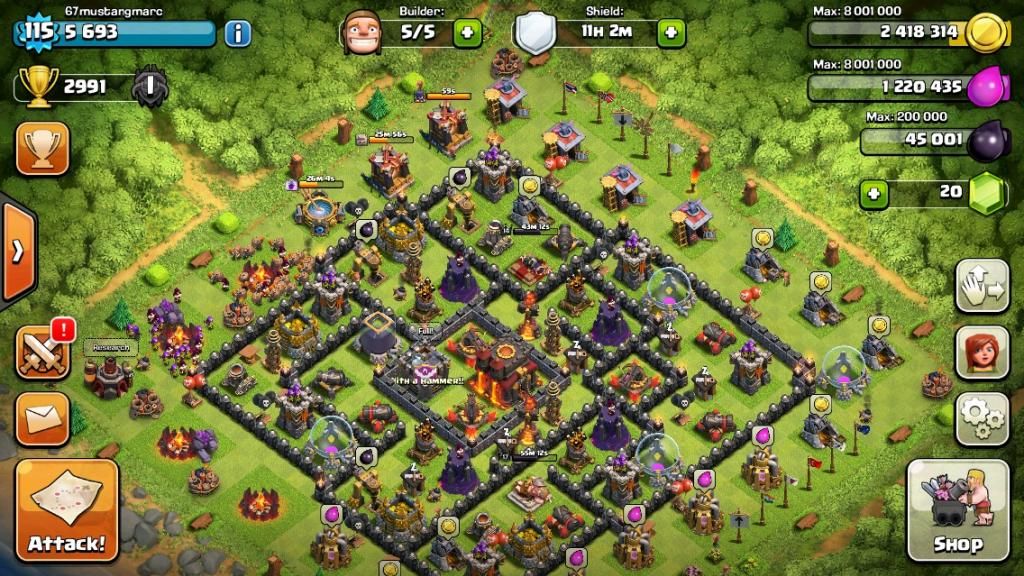Image resolution: width=1024 pixels, height=576 pixels.
Task: Expand the orange side arrow tab
Action: (x=17, y=250)
